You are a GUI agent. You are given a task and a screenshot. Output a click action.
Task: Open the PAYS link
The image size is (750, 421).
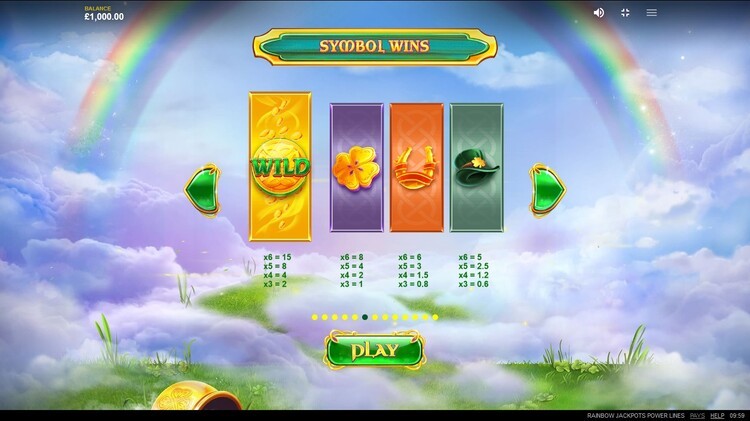[698, 415]
